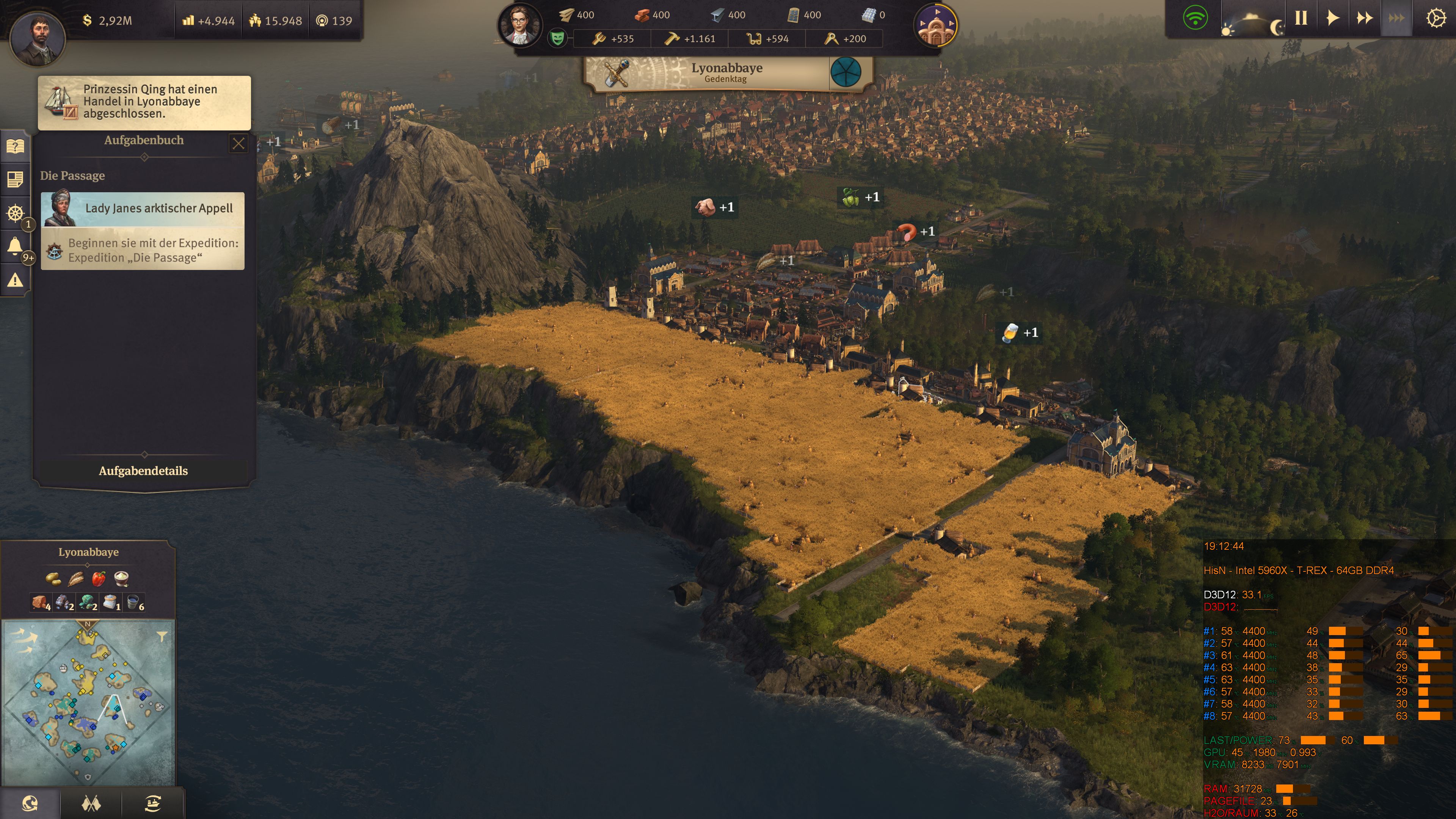Open the trade routes ship button
Screen dimensions: 1456x819
[152, 803]
